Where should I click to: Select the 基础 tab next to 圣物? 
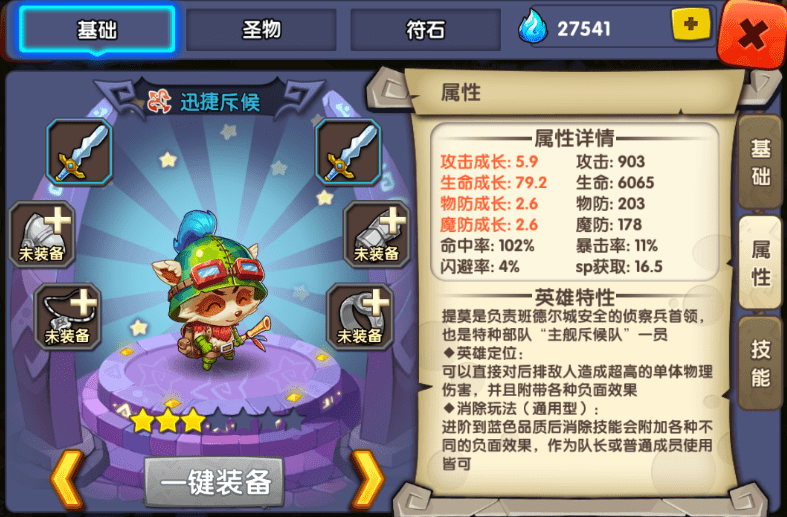point(97,30)
